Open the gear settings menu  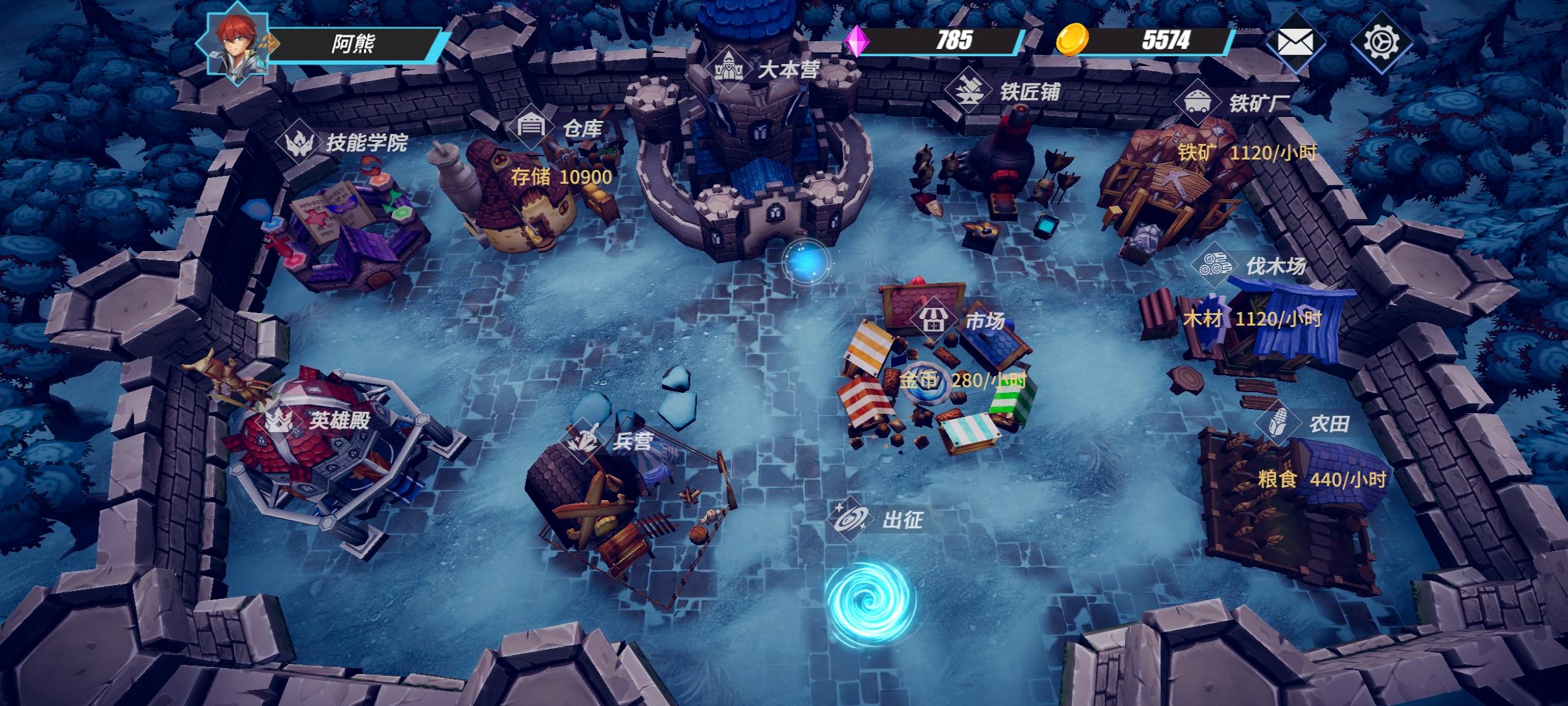[1381, 42]
